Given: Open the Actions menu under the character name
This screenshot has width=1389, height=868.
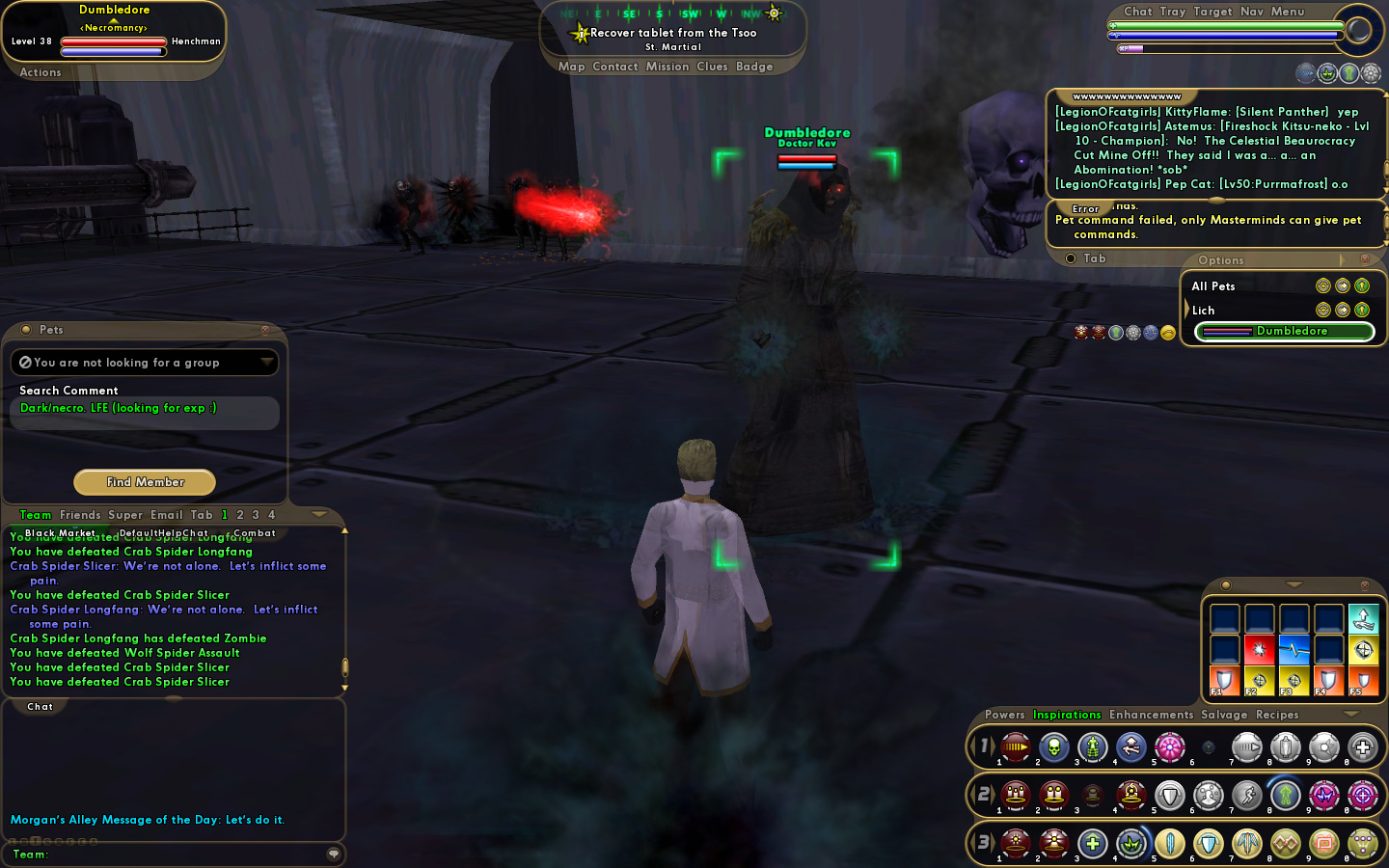Looking at the screenshot, I should pyautogui.click(x=41, y=72).
